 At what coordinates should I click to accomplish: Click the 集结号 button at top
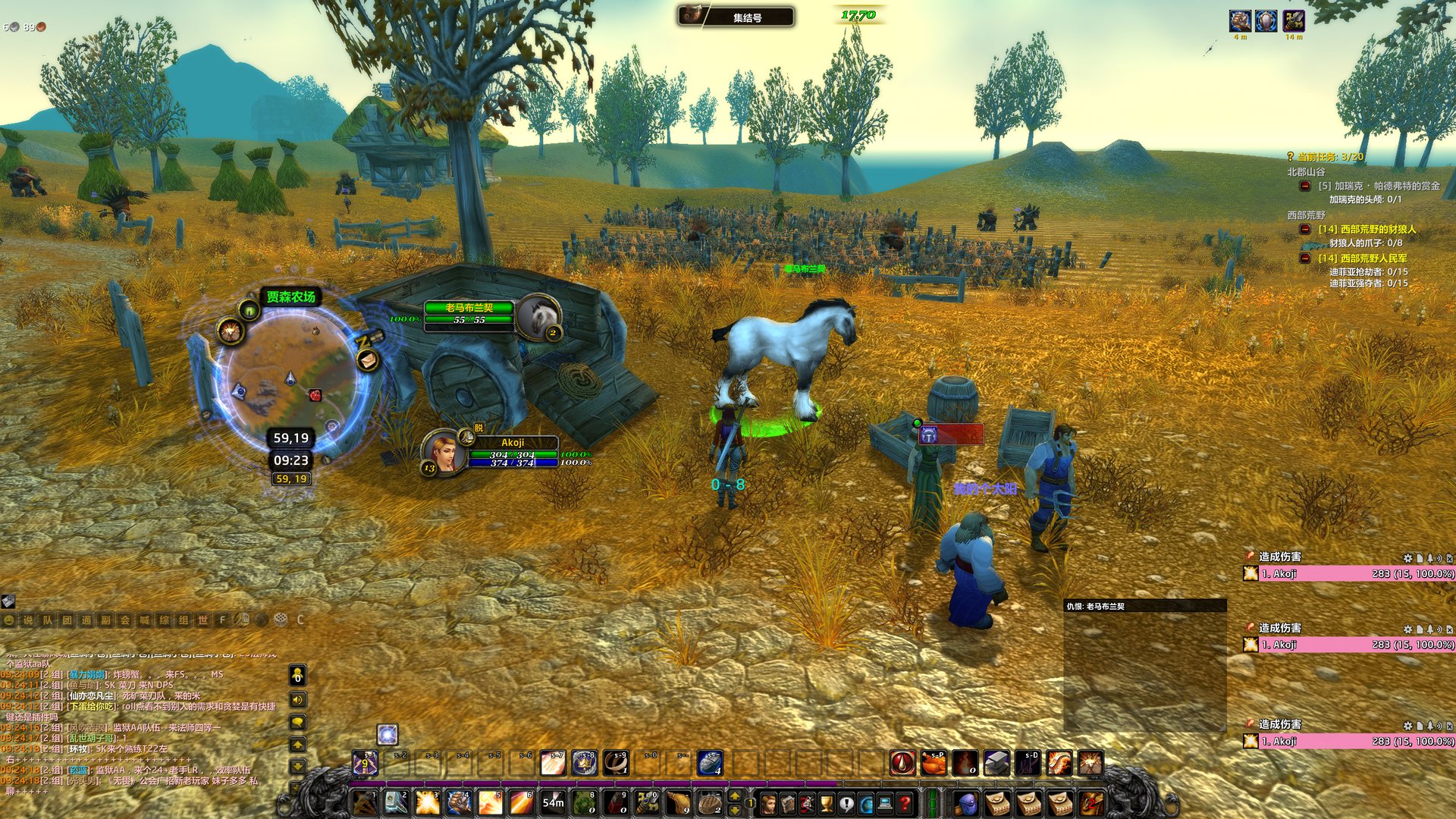736,17
